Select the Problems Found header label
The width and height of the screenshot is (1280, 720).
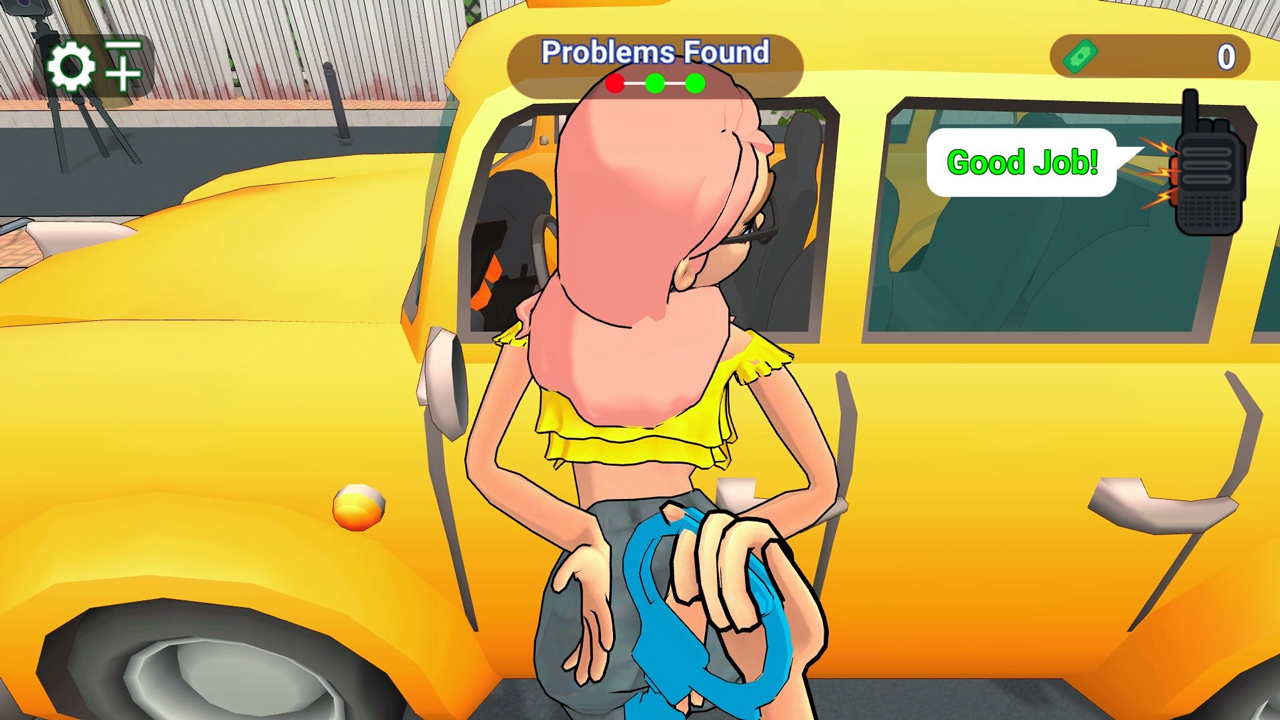[x=655, y=52]
